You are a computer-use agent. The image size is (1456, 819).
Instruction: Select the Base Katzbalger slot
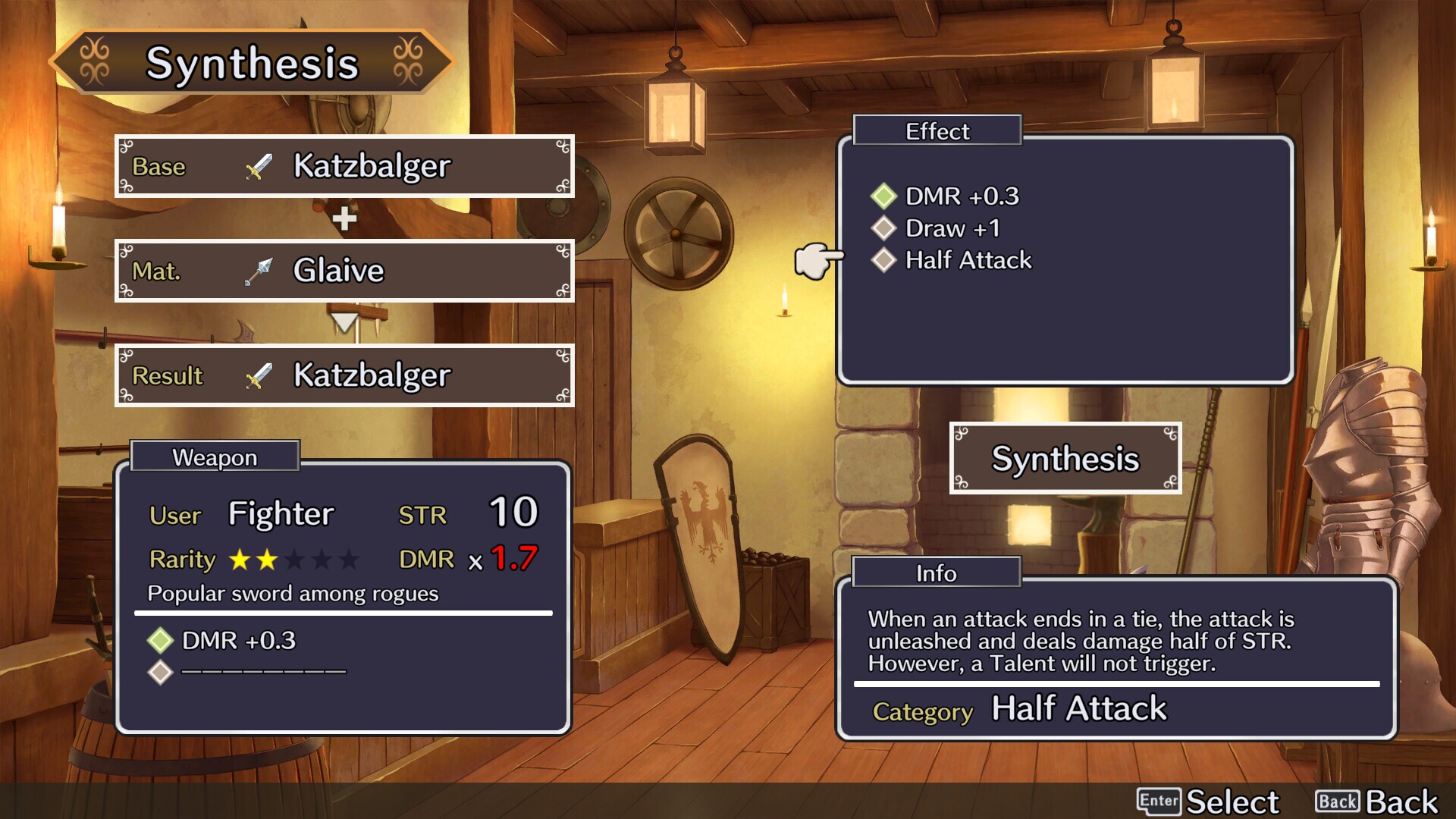tap(344, 166)
